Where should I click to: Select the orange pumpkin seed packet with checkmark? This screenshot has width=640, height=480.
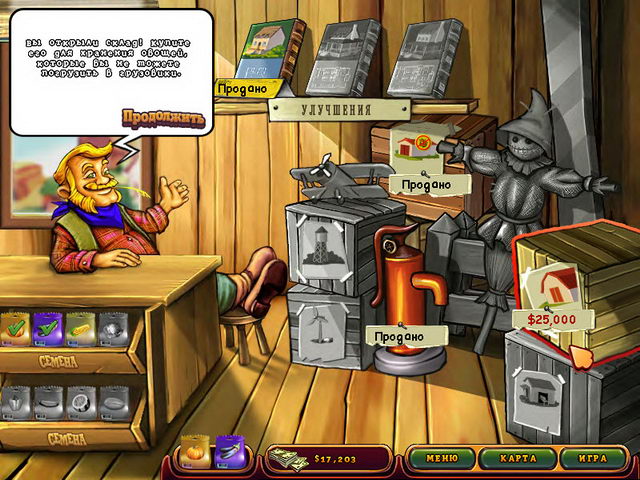click(x=15, y=328)
